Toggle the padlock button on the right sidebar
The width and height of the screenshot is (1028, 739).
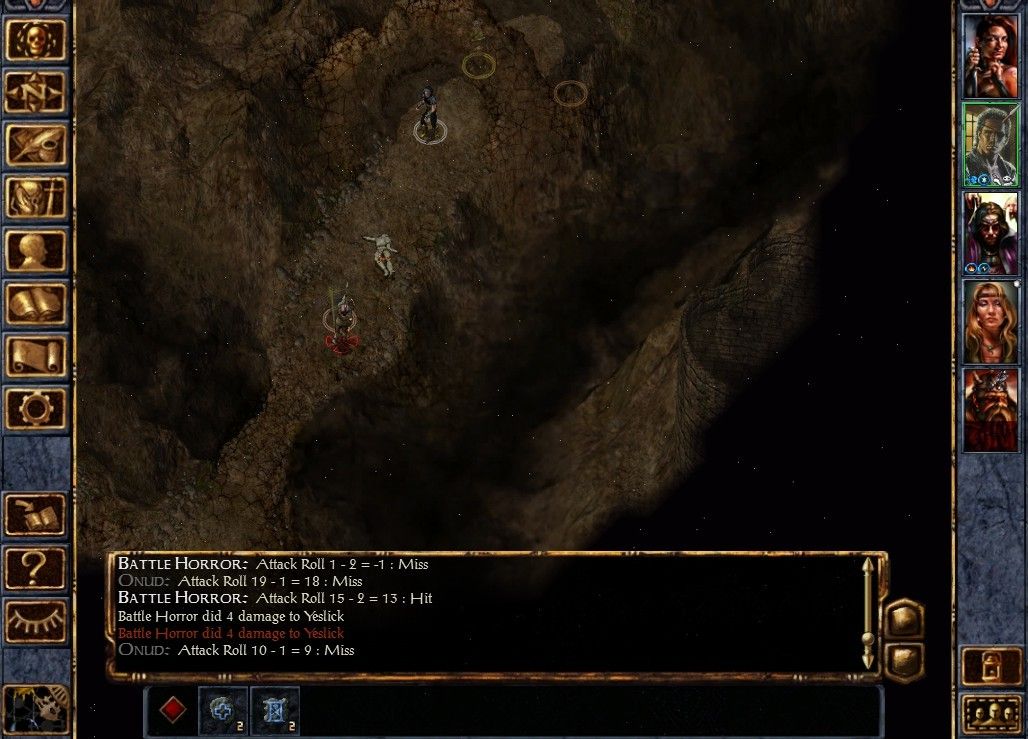[x=990, y=668]
